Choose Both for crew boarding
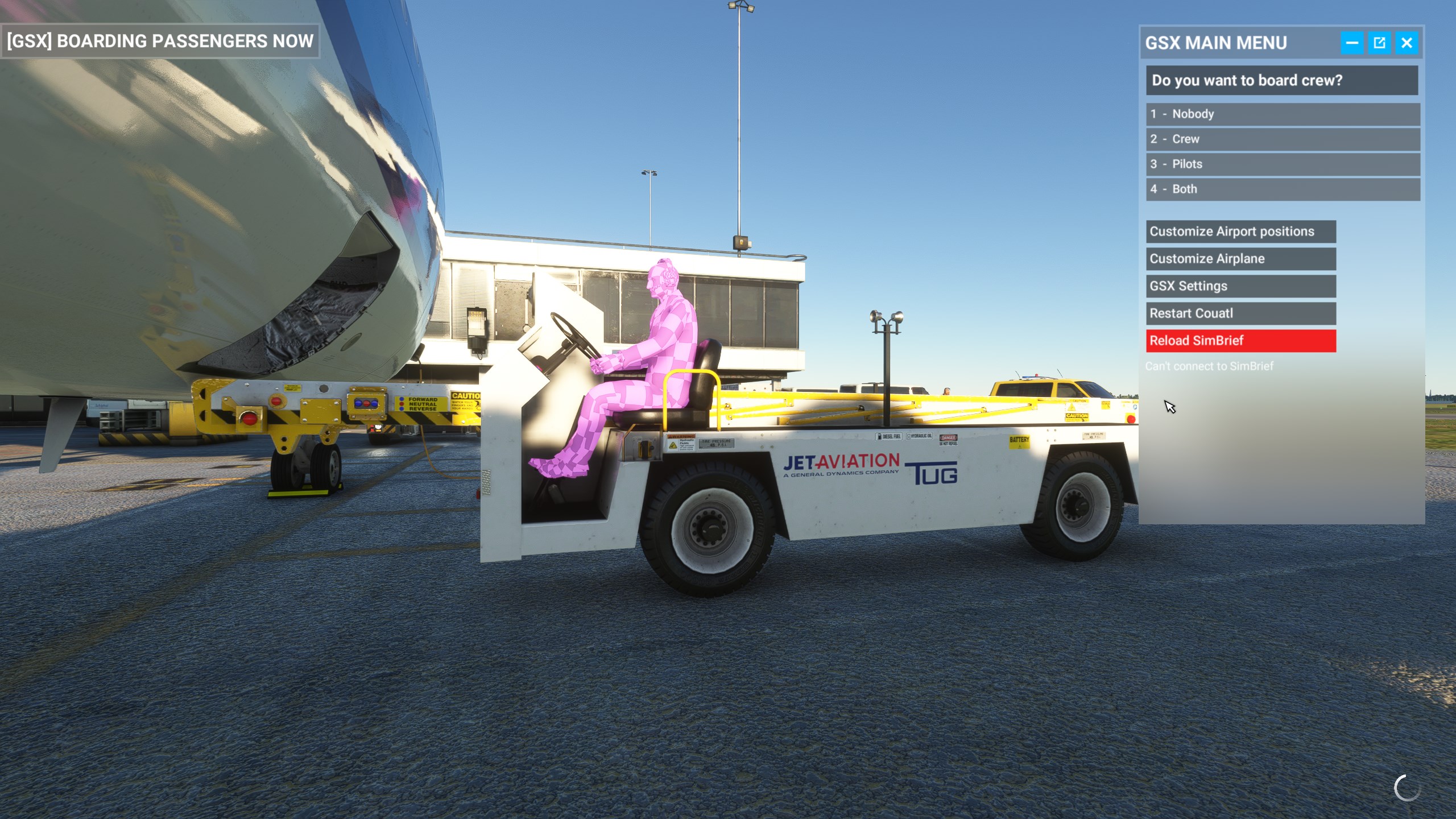This screenshot has width=1456, height=819. 1282,189
